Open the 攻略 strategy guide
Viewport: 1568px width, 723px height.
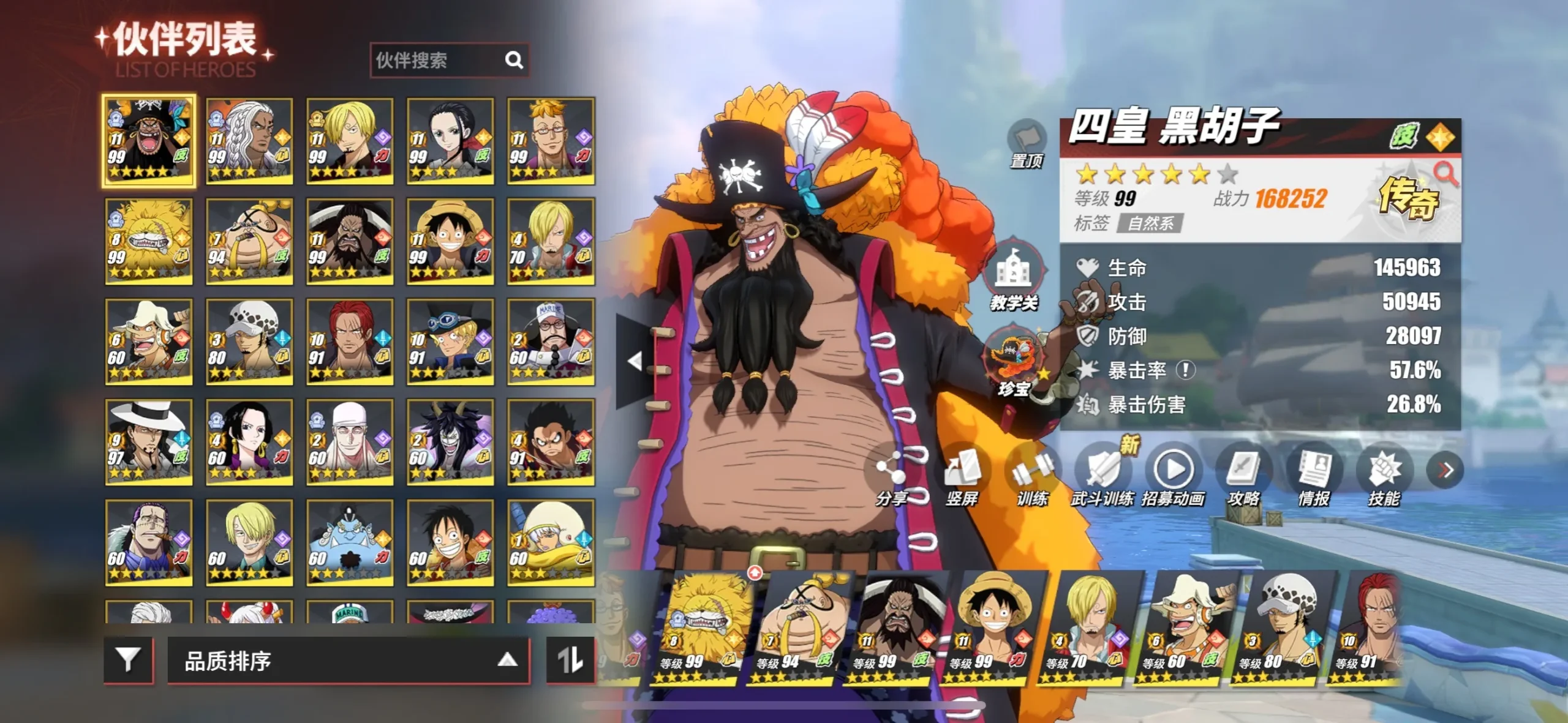tap(1243, 478)
